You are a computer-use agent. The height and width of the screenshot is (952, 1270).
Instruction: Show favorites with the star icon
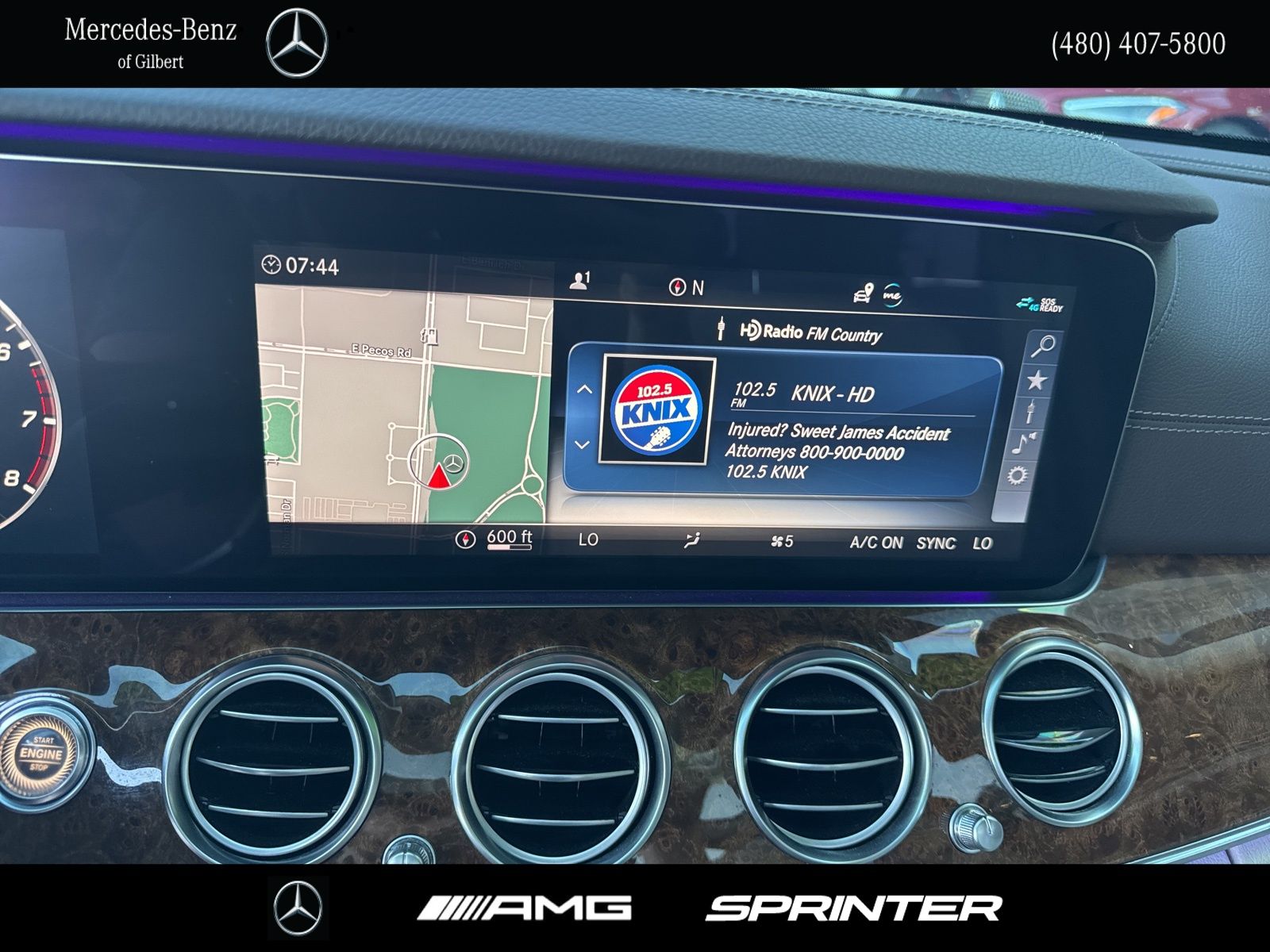[x=1037, y=381]
